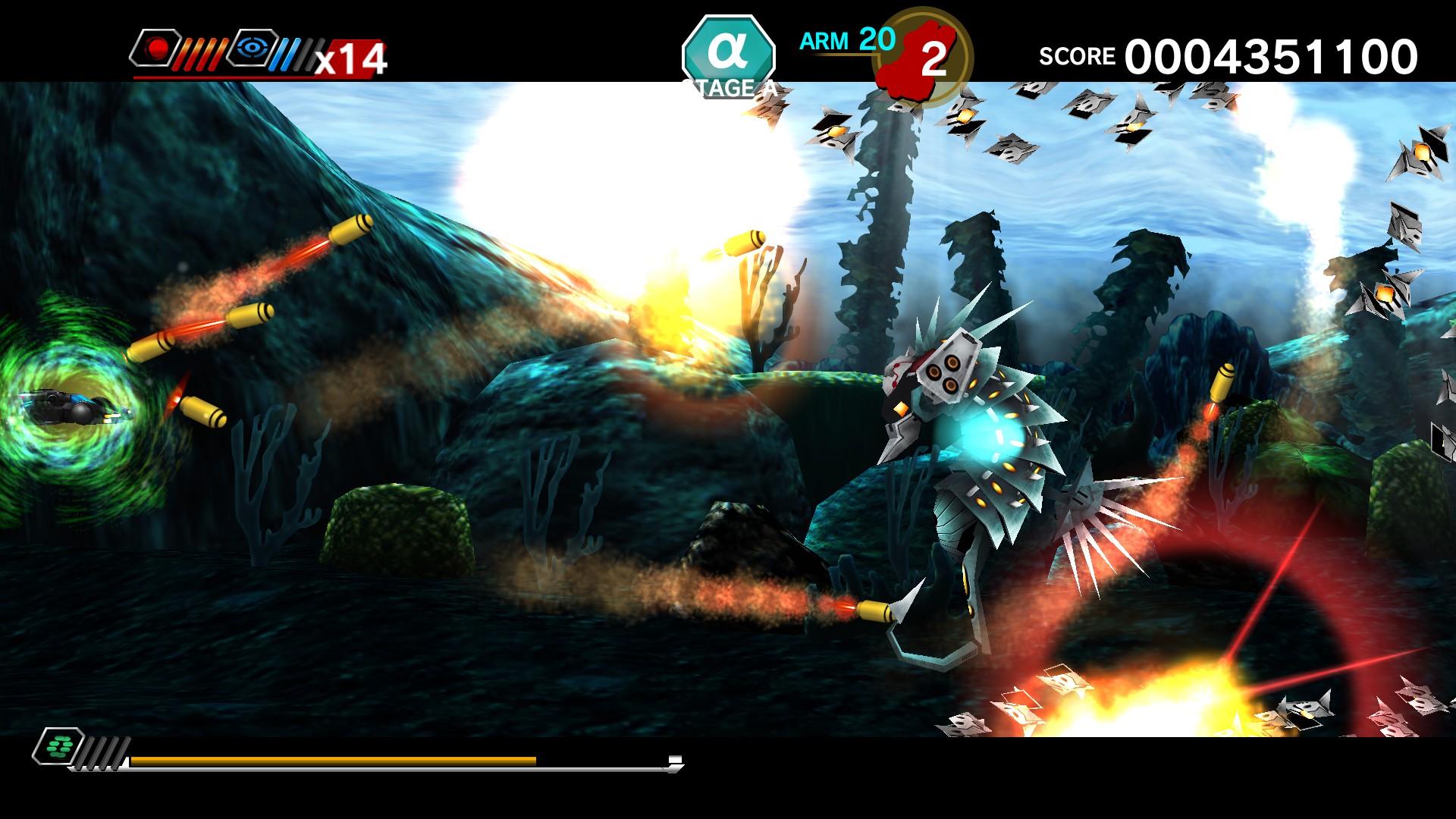Click the red shot power-up icon
The width and height of the screenshot is (1456, 819).
[x=156, y=49]
